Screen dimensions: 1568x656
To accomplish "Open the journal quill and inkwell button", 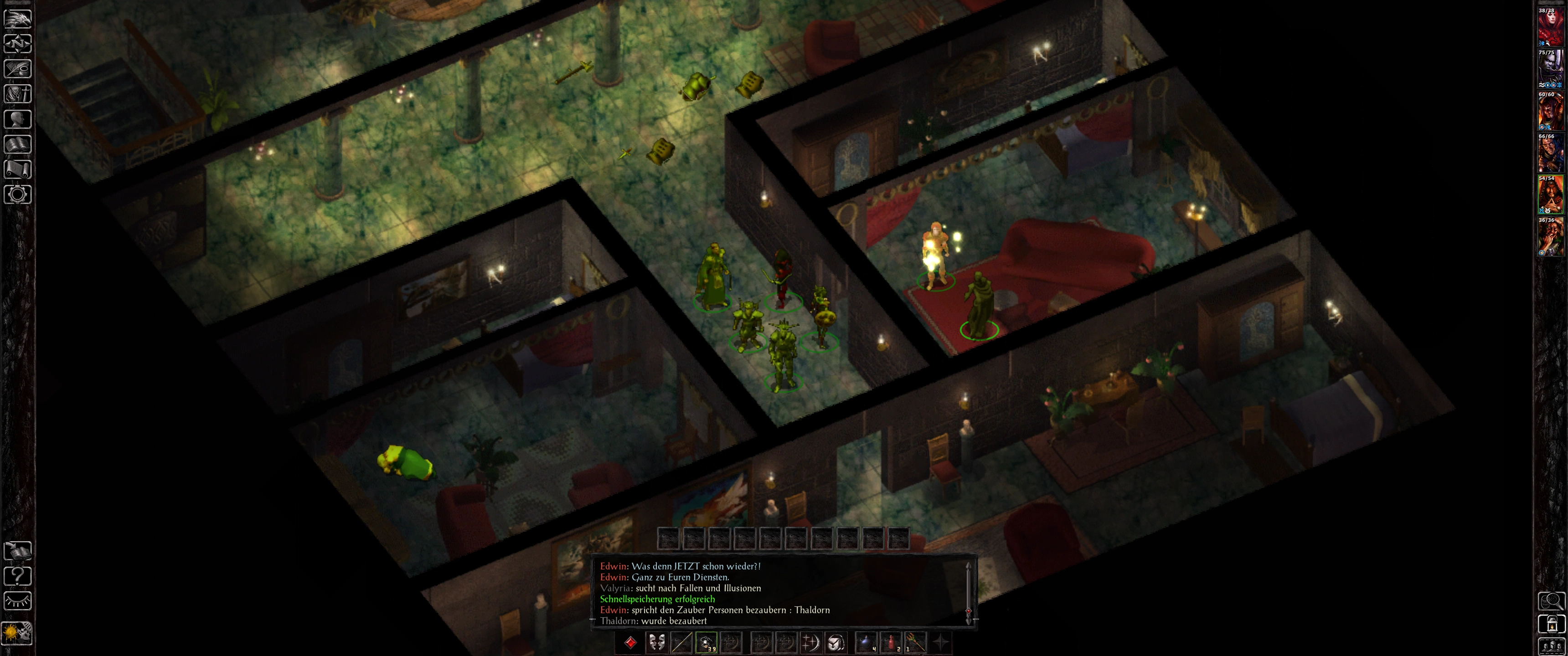I will [18, 69].
